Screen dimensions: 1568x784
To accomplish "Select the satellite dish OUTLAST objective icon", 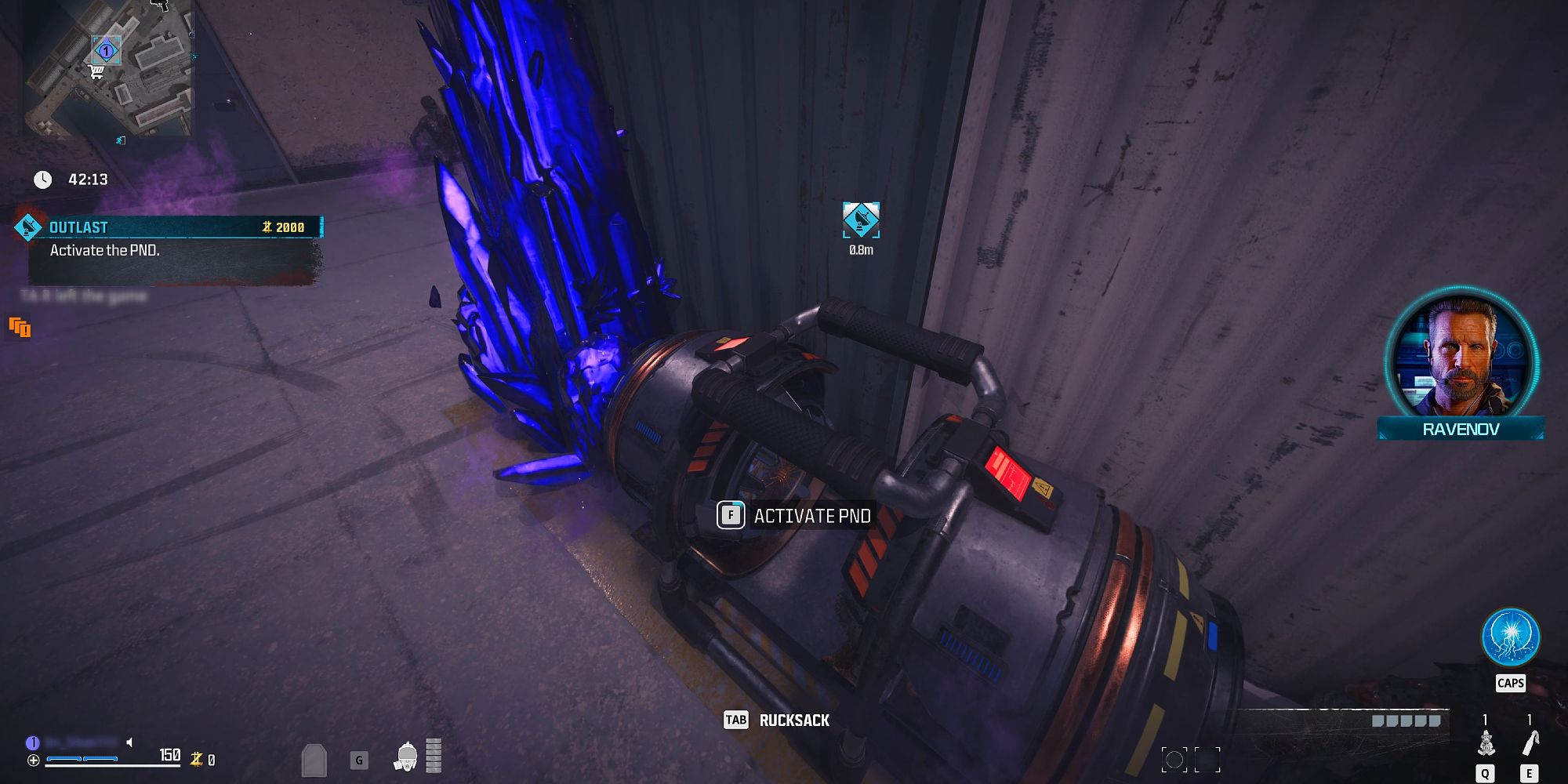I will [28, 227].
